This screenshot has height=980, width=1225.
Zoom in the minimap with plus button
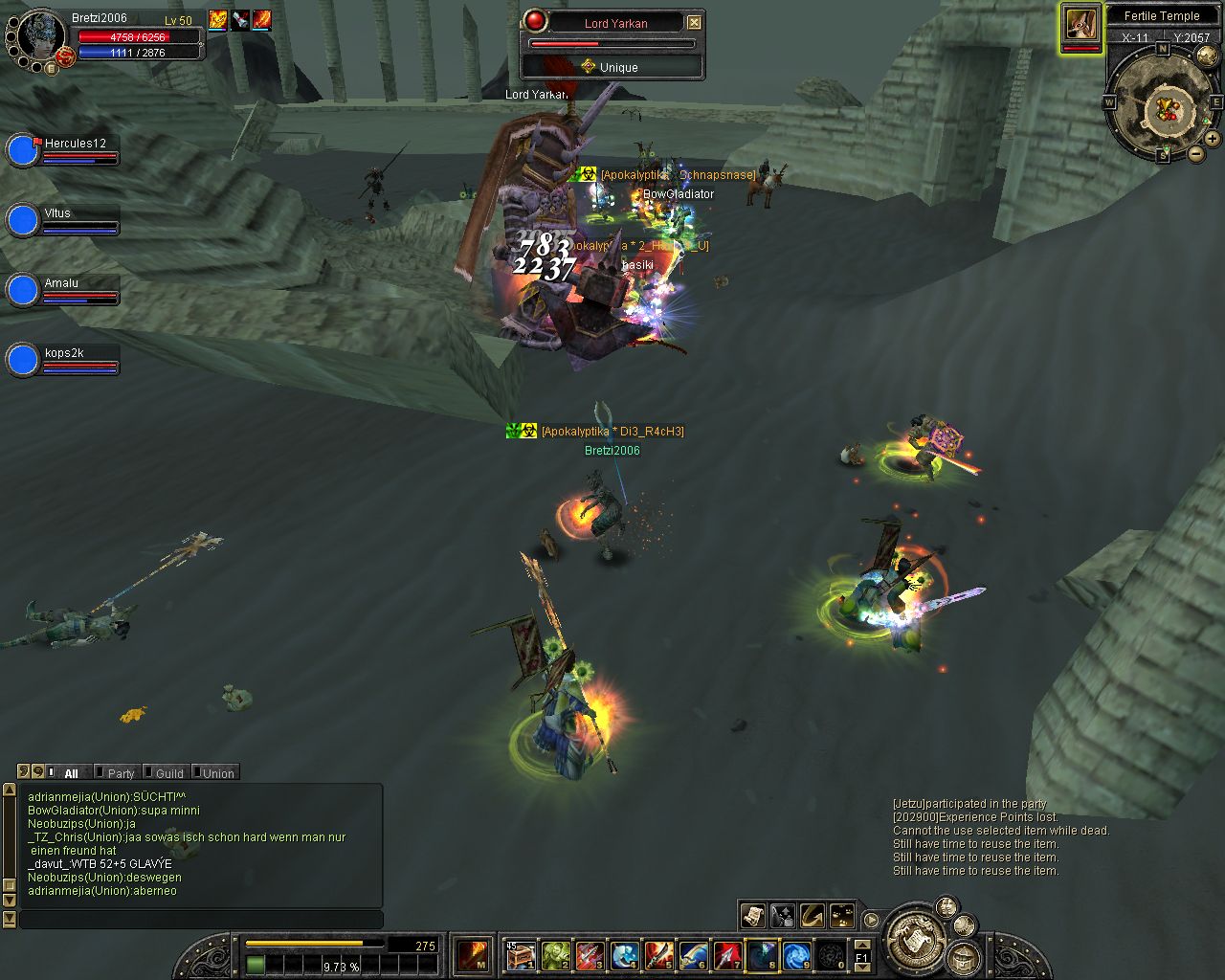[x=1212, y=139]
